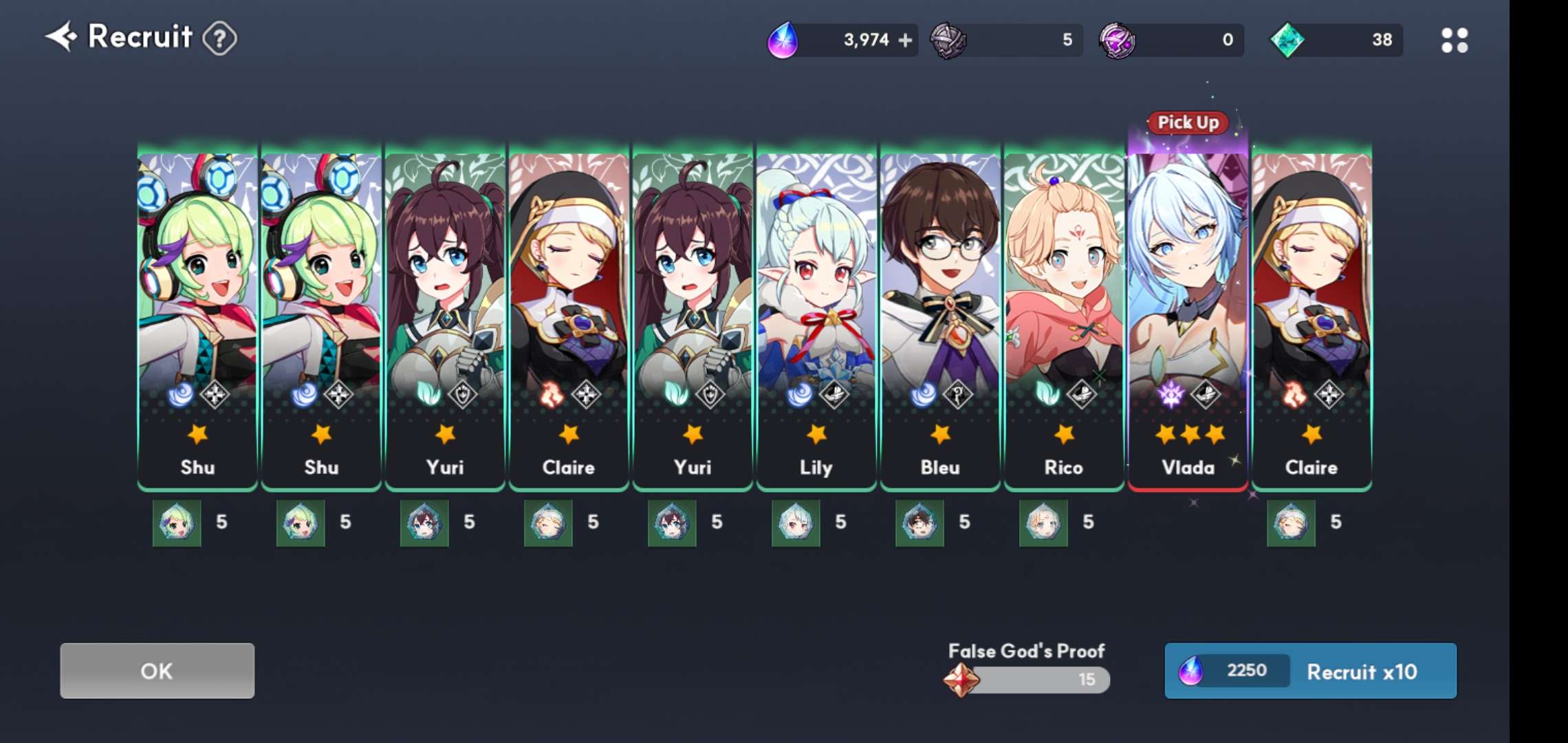
Task: Go back using the Recruit arrow
Action: pos(61,37)
